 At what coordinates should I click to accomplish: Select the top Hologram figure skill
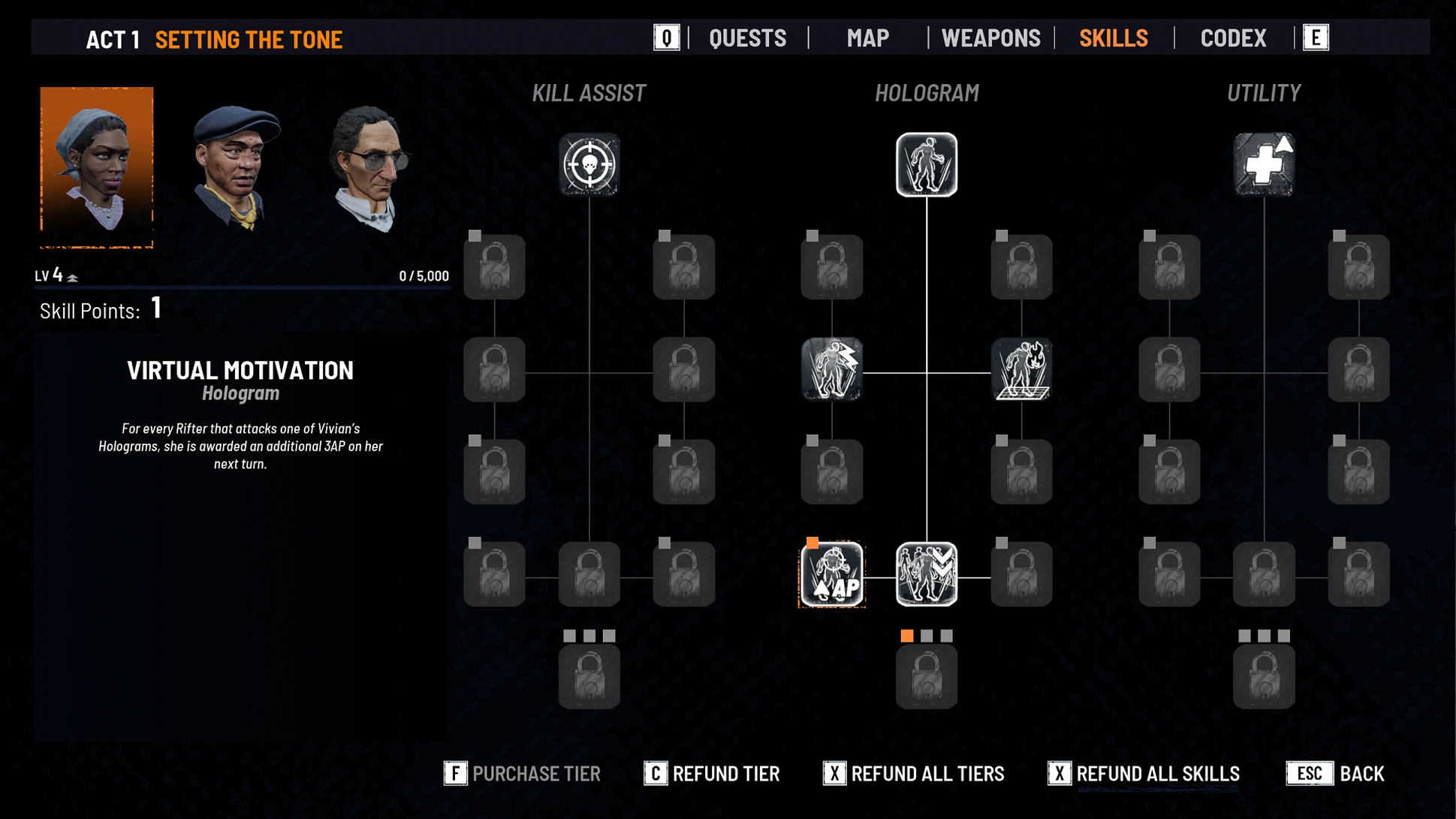click(x=926, y=164)
